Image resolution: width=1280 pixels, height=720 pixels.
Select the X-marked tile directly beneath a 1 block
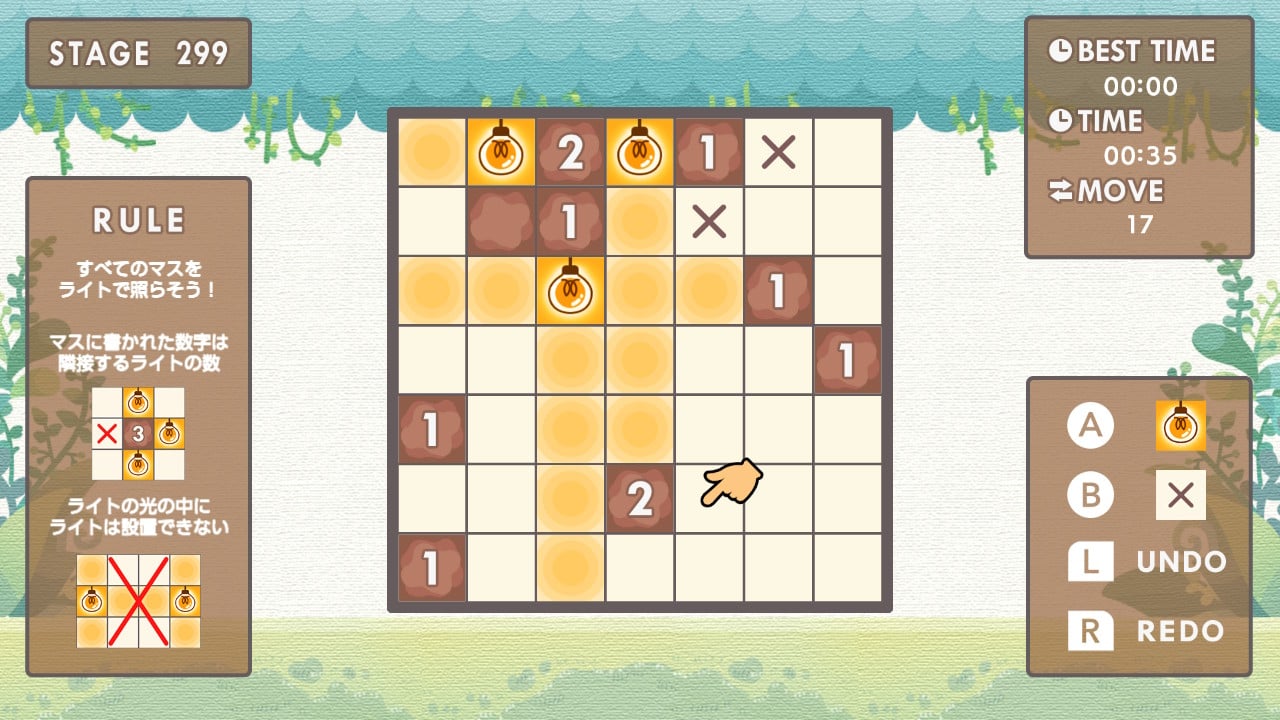[x=709, y=221]
